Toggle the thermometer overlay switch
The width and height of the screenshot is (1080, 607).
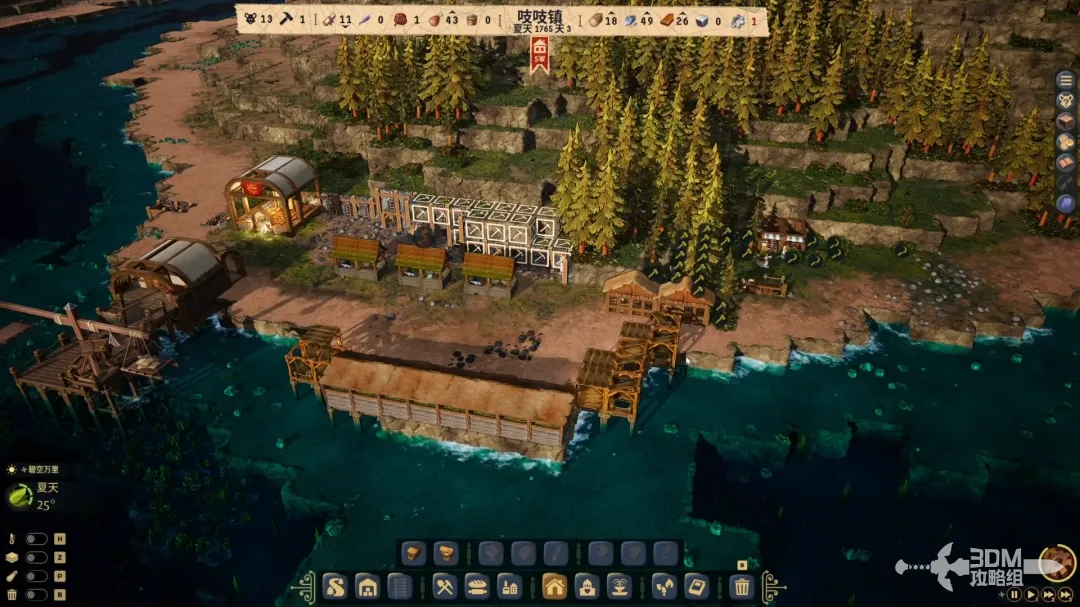pyautogui.click(x=37, y=539)
